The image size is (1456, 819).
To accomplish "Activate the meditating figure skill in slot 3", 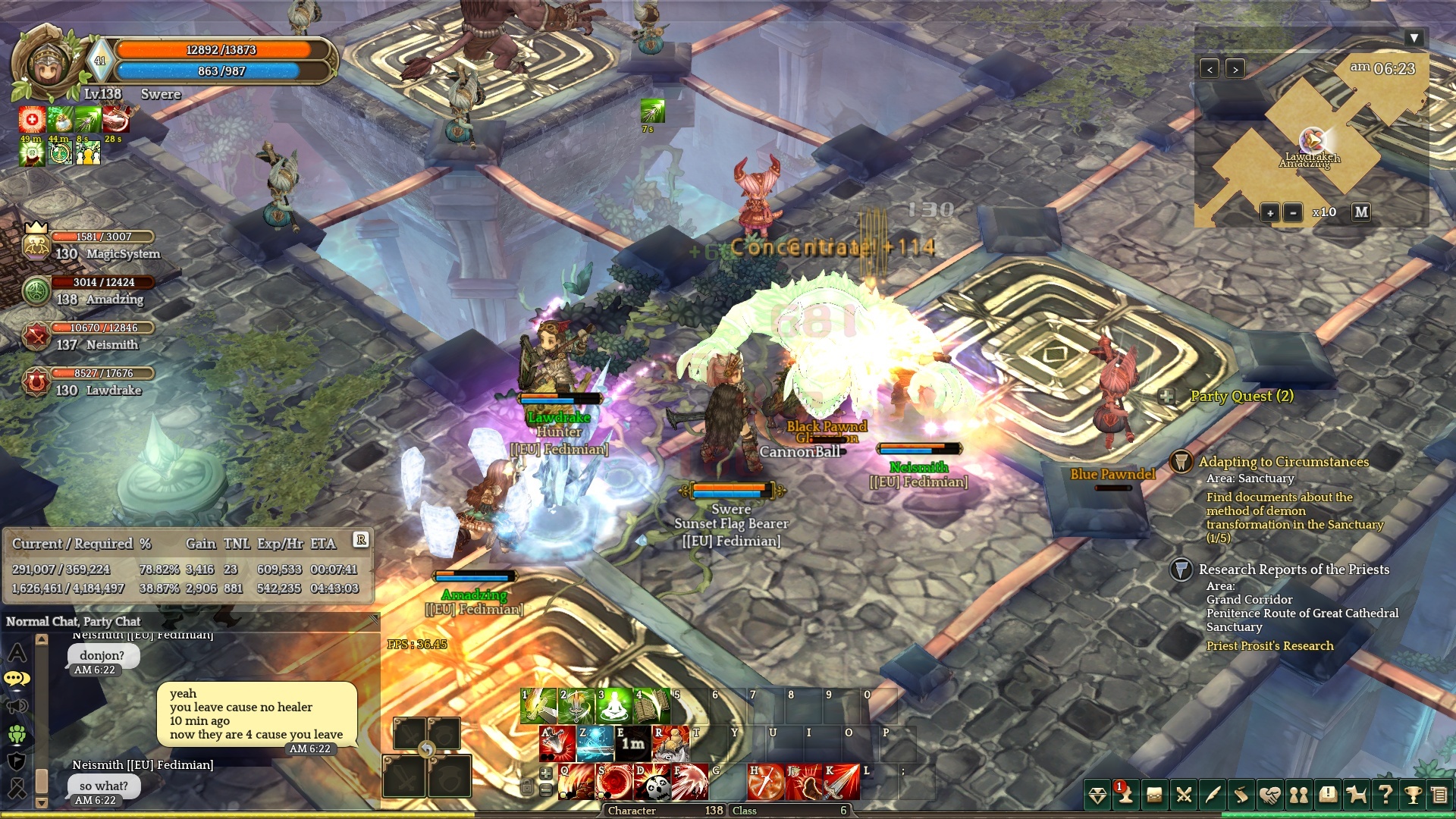I will [x=614, y=706].
